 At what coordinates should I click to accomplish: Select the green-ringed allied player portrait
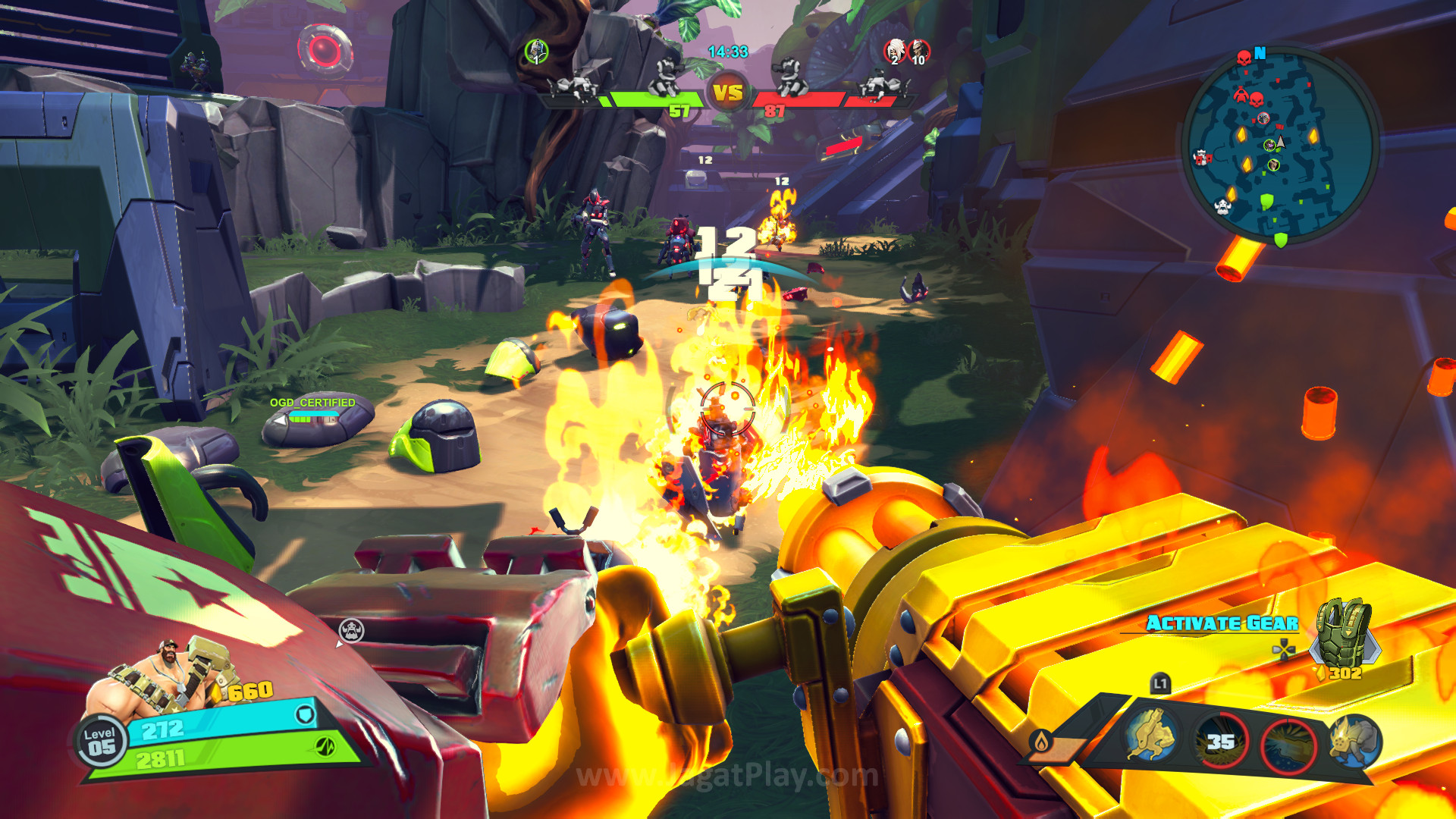tap(536, 52)
